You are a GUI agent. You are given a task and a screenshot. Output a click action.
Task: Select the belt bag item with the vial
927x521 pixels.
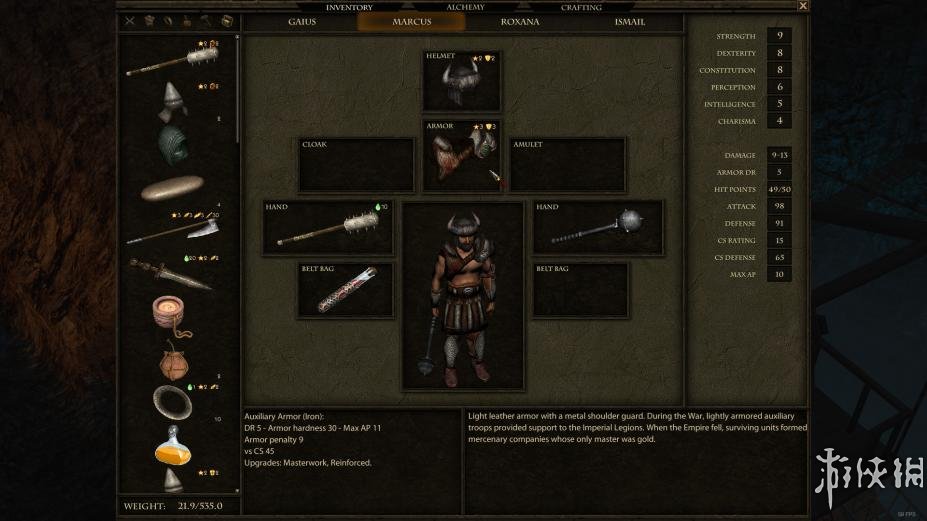click(346, 291)
